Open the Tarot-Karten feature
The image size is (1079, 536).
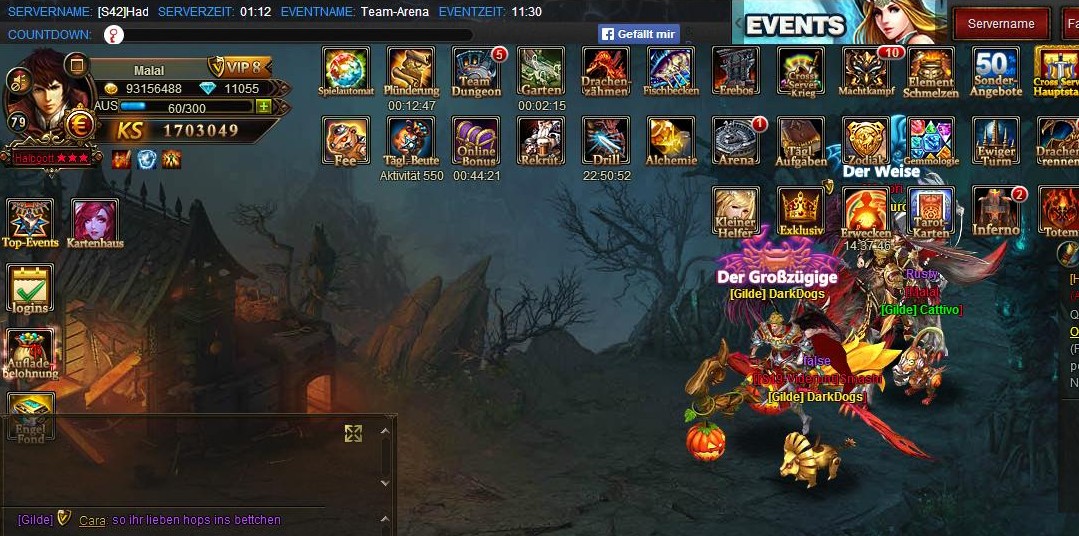930,210
